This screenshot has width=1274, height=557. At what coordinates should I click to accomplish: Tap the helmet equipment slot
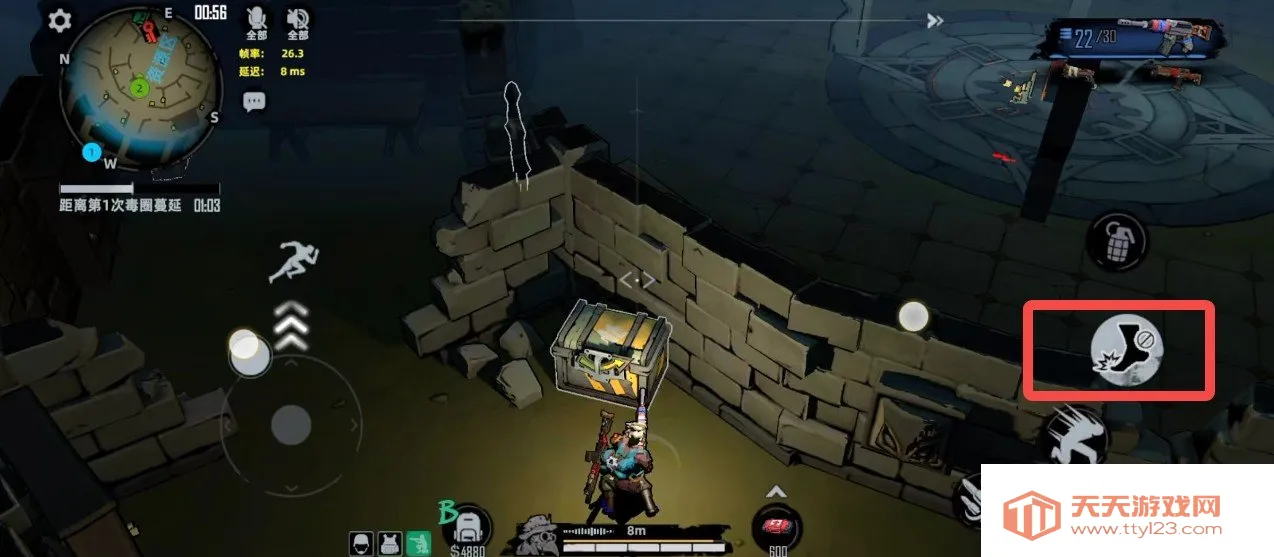pyautogui.click(x=362, y=543)
